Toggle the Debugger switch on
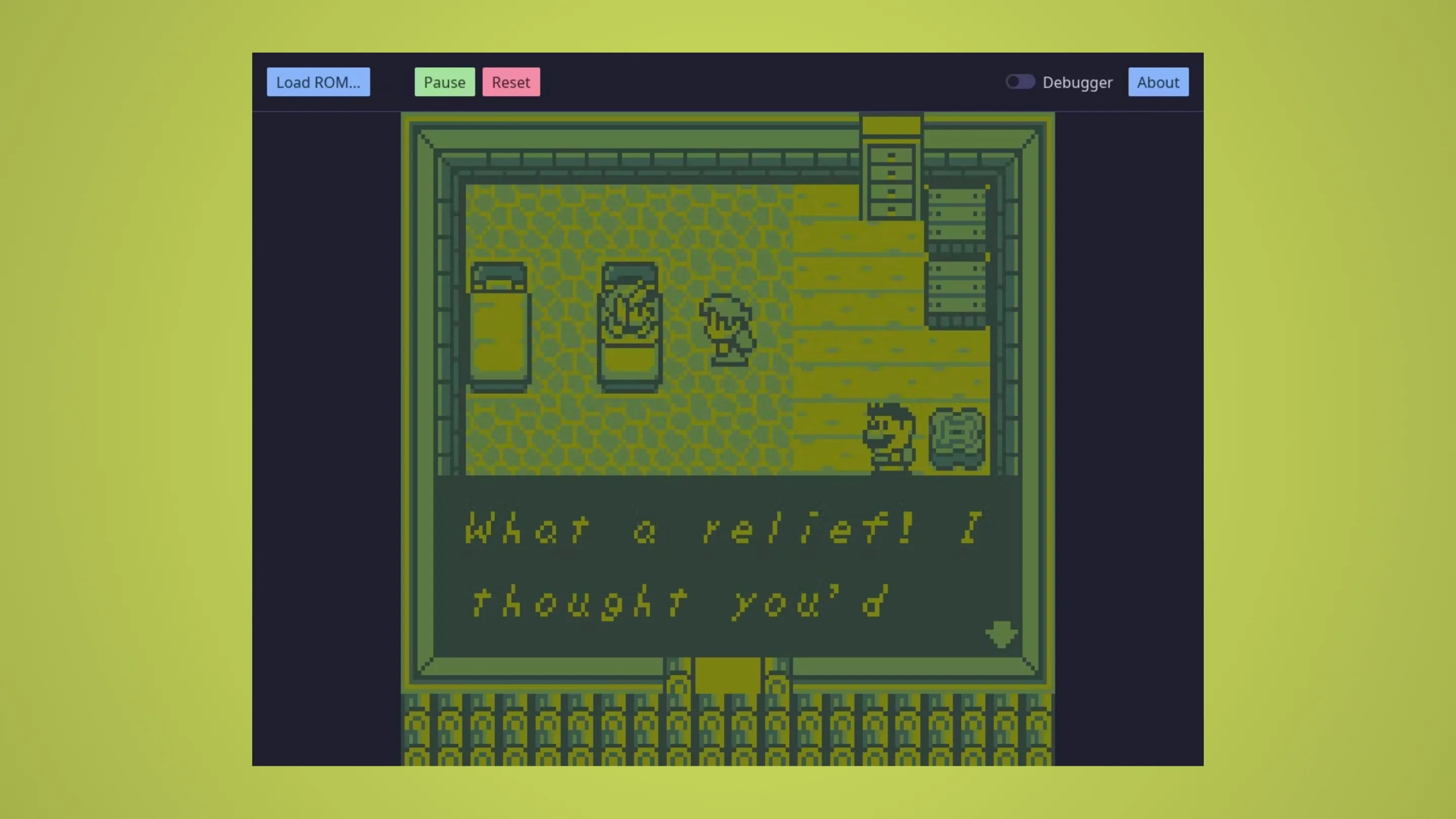The height and width of the screenshot is (819, 1456). pos(1020,82)
